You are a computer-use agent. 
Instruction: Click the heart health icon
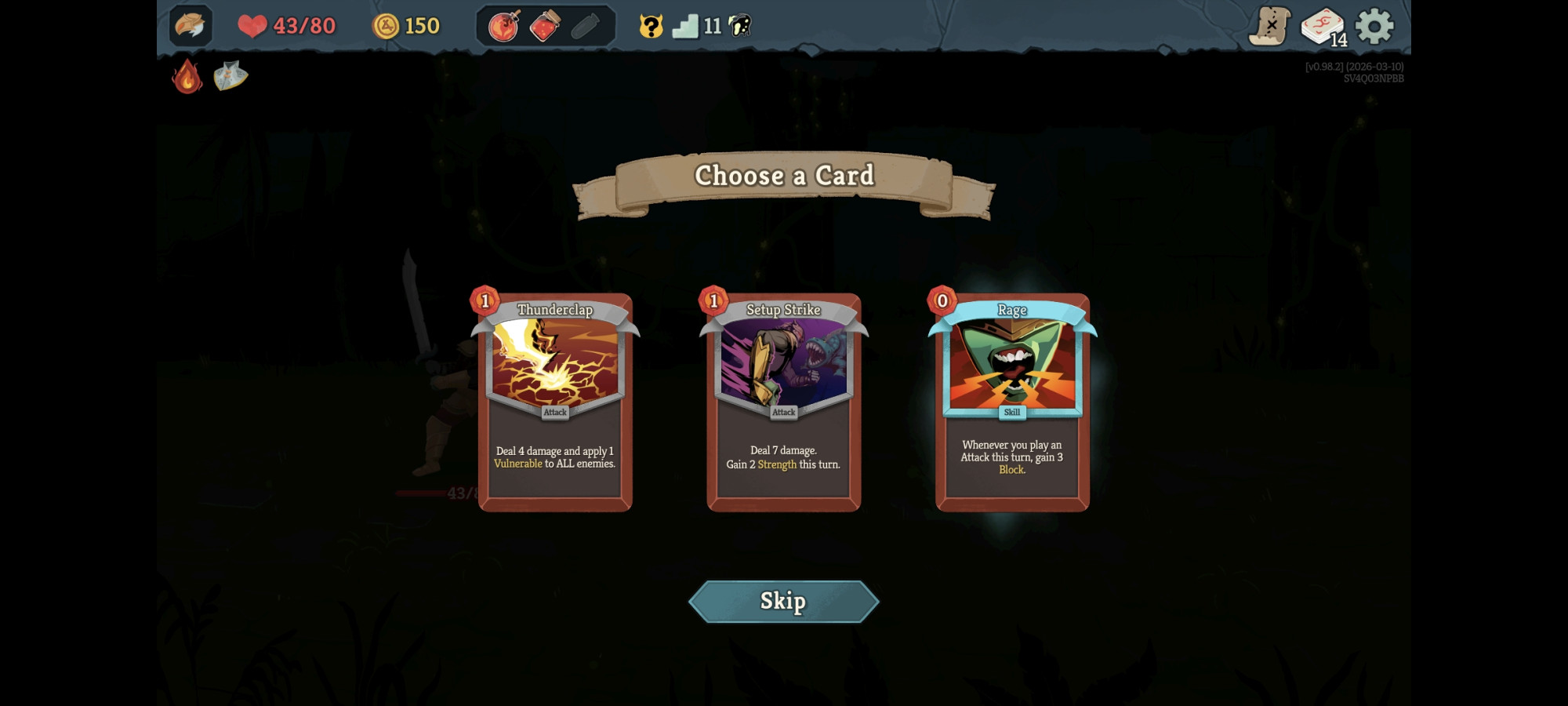252,24
